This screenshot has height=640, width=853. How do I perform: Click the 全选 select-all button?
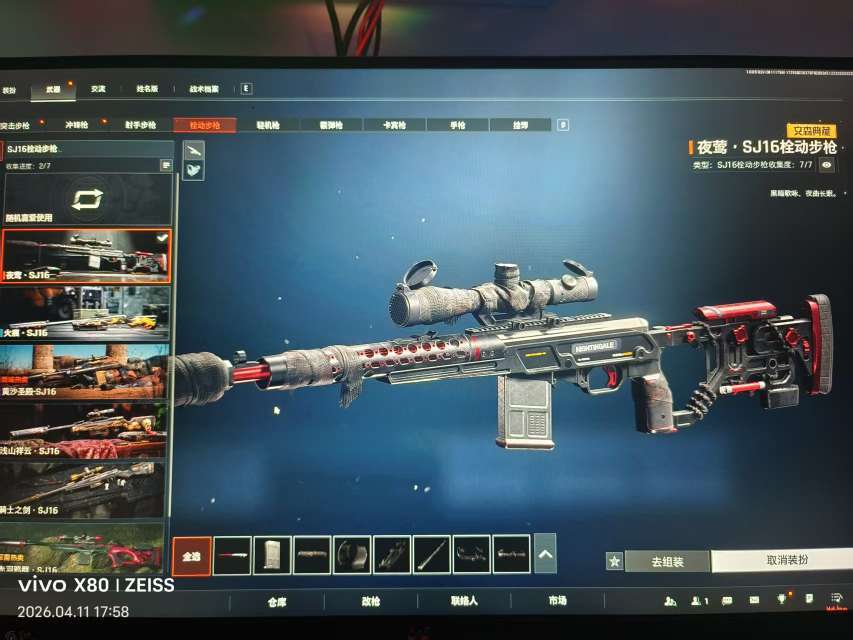point(191,556)
